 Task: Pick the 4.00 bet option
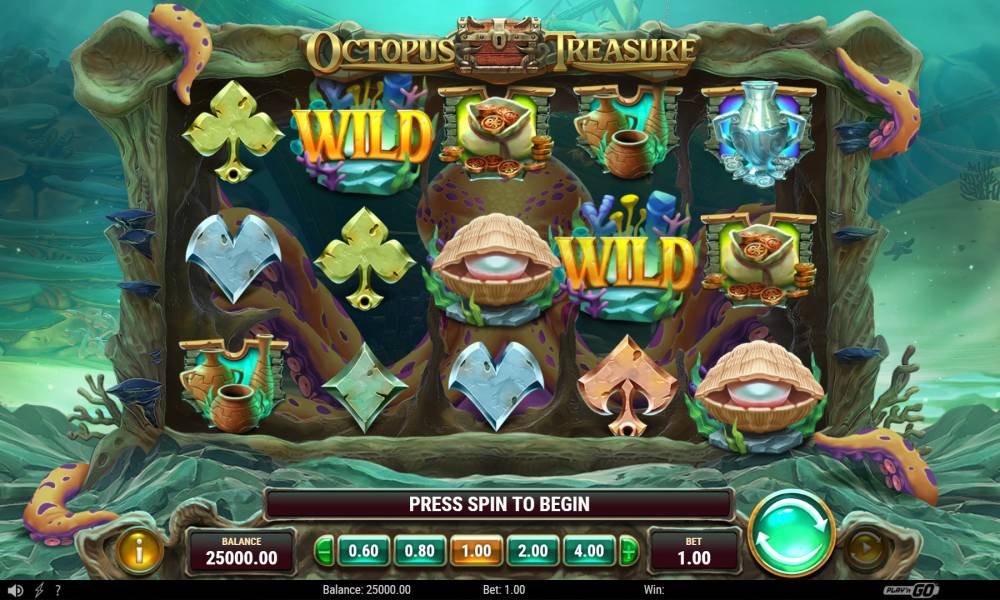pyautogui.click(x=589, y=551)
